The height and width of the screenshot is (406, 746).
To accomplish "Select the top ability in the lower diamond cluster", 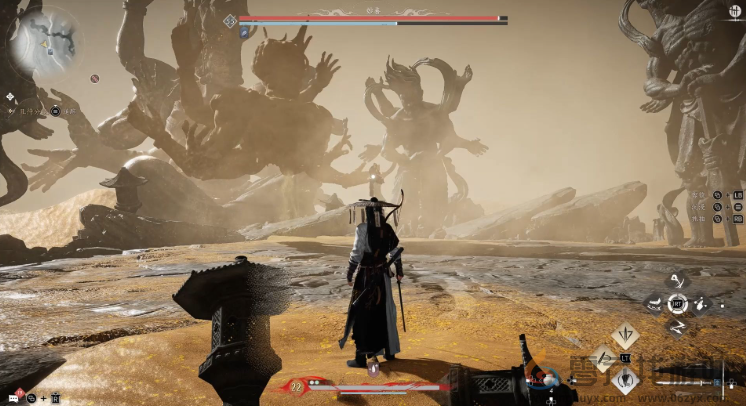I will 626,335.
